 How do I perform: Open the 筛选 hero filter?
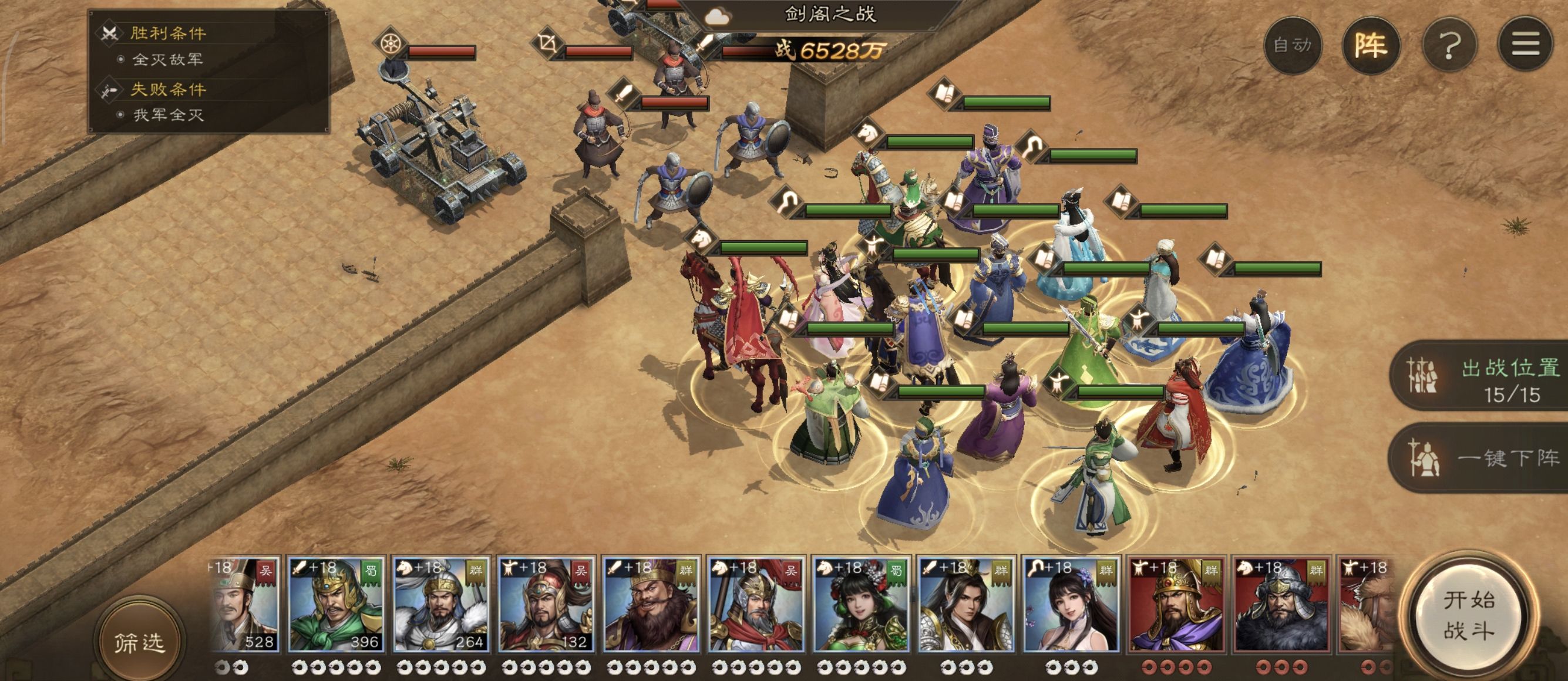click(139, 642)
